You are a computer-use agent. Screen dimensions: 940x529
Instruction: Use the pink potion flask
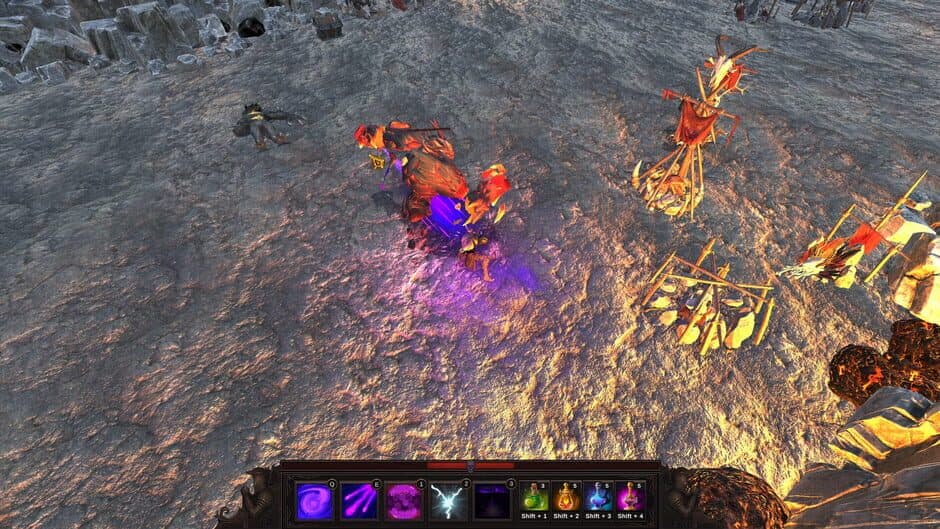click(631, 497)
